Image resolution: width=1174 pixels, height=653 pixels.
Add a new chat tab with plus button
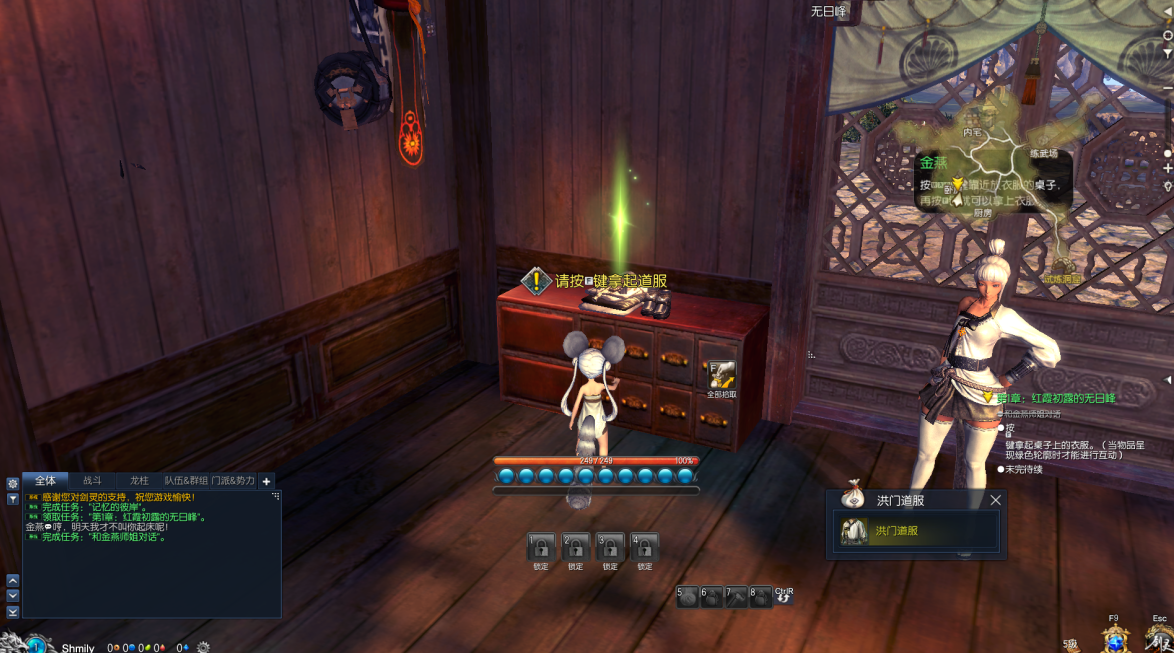click(266, 481)
